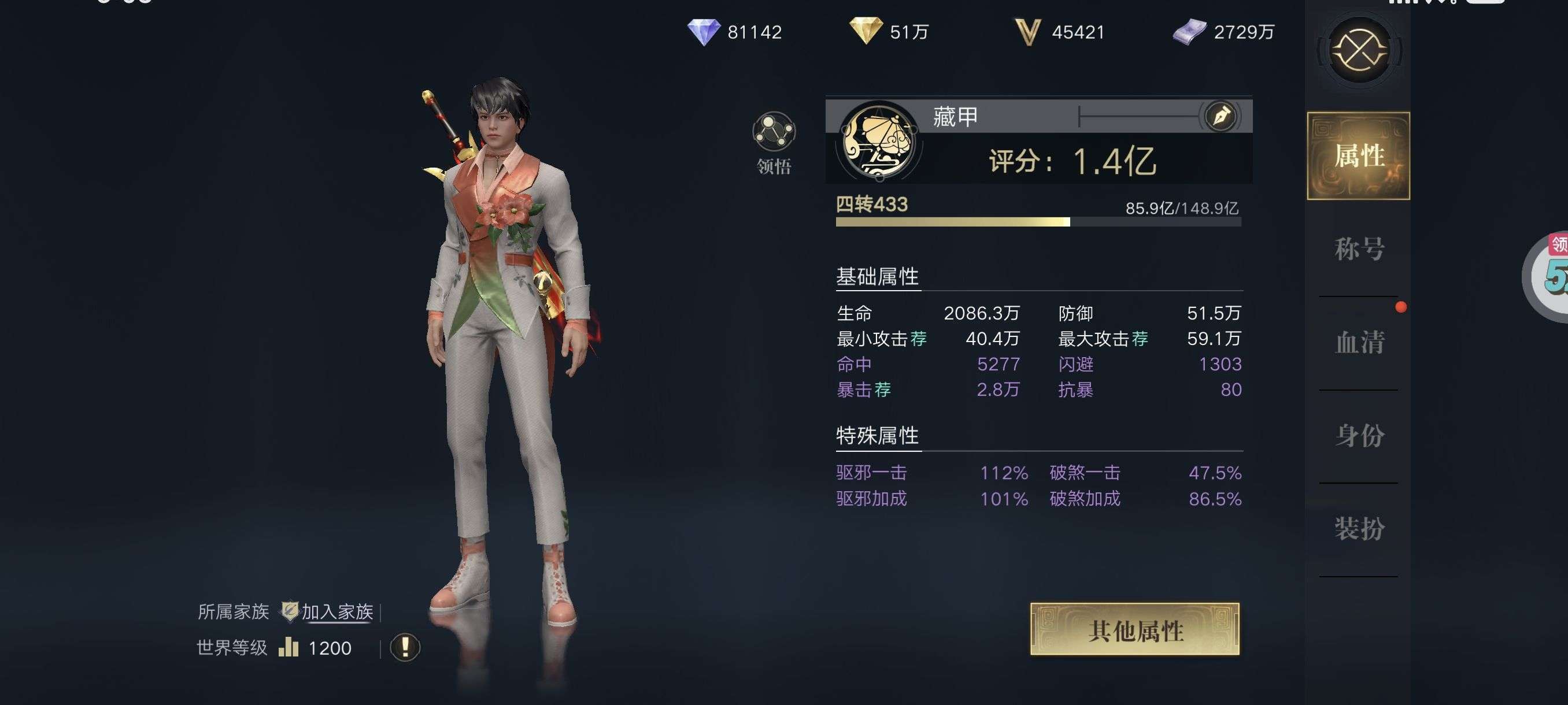Switch to the 称号 tab
This screenshot has height=705, width=1568.
[x=1359, y=249]
